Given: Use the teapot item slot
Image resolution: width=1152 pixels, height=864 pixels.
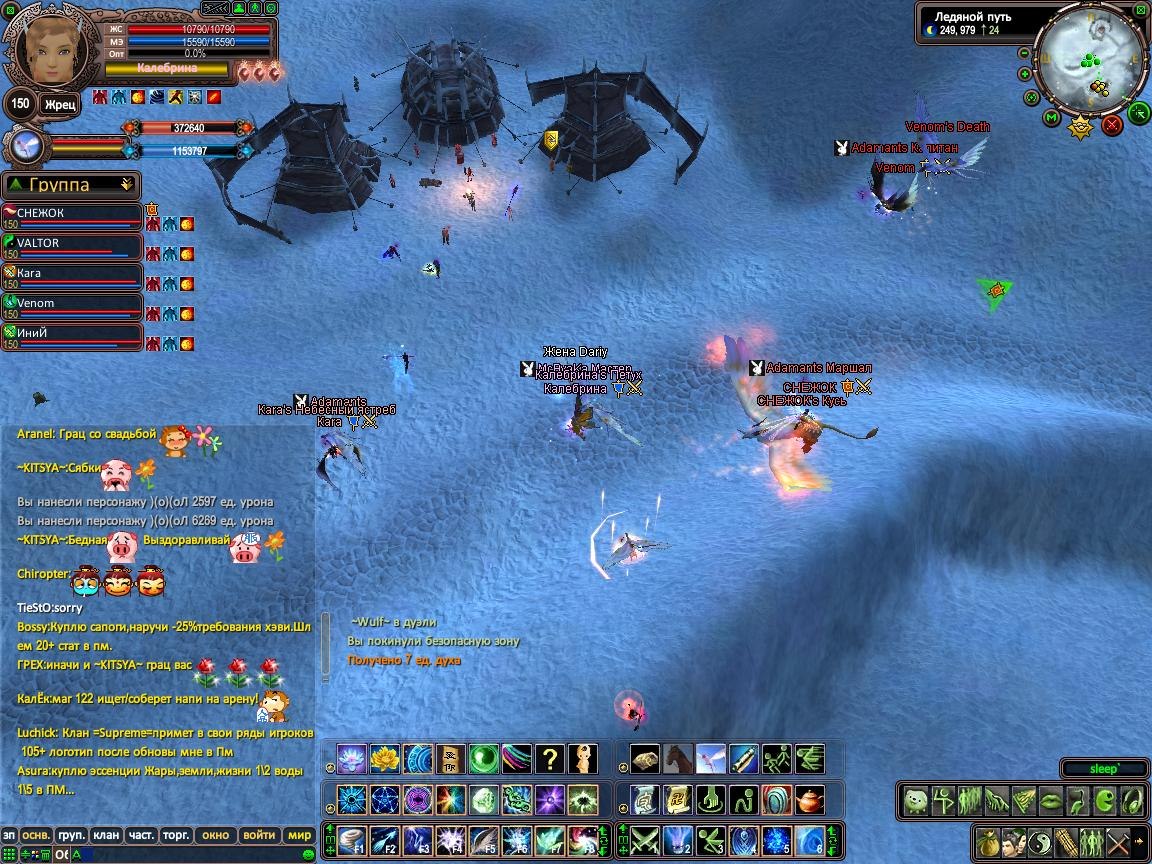Looking at the screenshot, I should point(810,799).
